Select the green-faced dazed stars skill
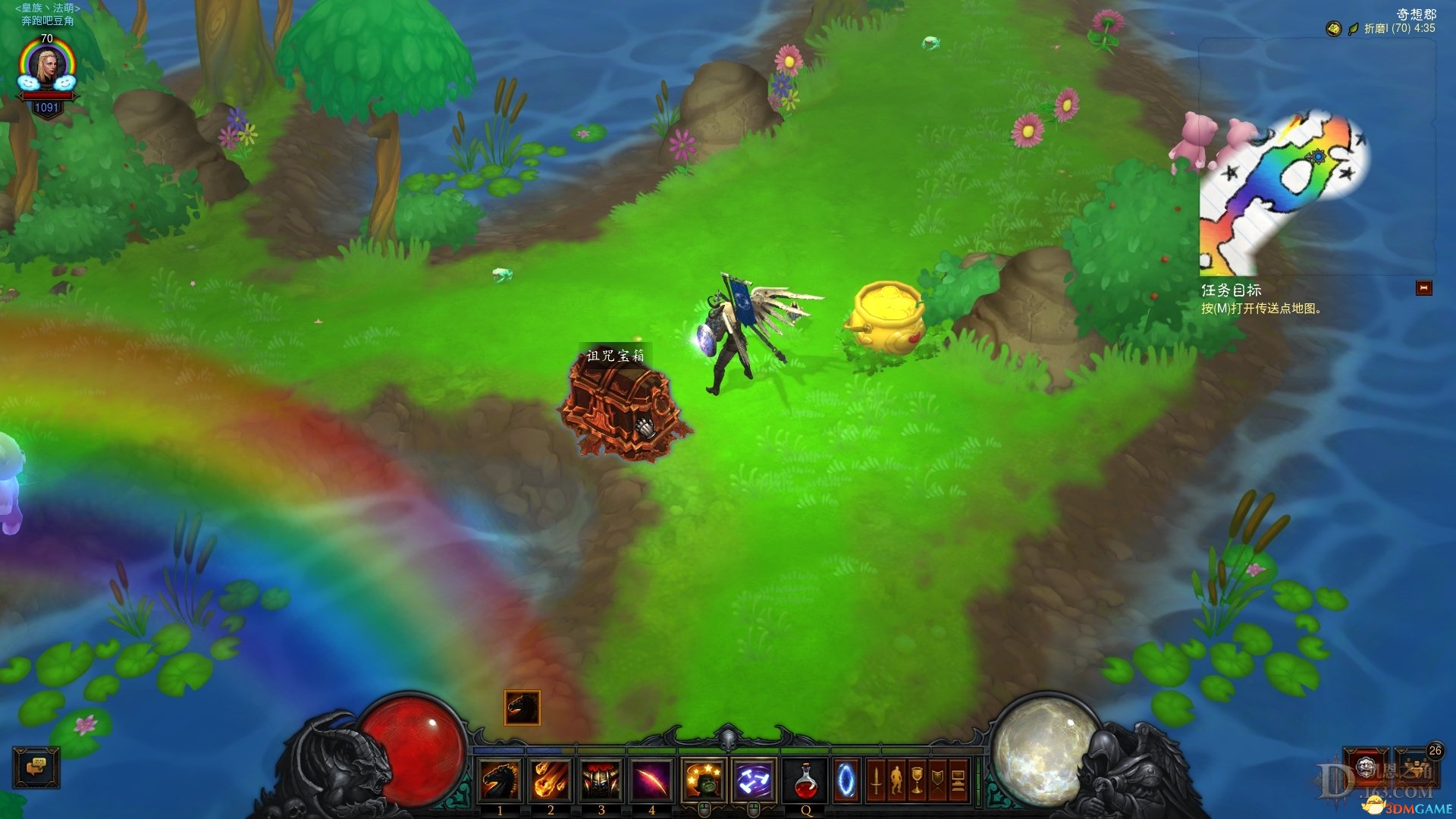The width and height of the screenshot is (1456, 819). (x=704, y=780)
